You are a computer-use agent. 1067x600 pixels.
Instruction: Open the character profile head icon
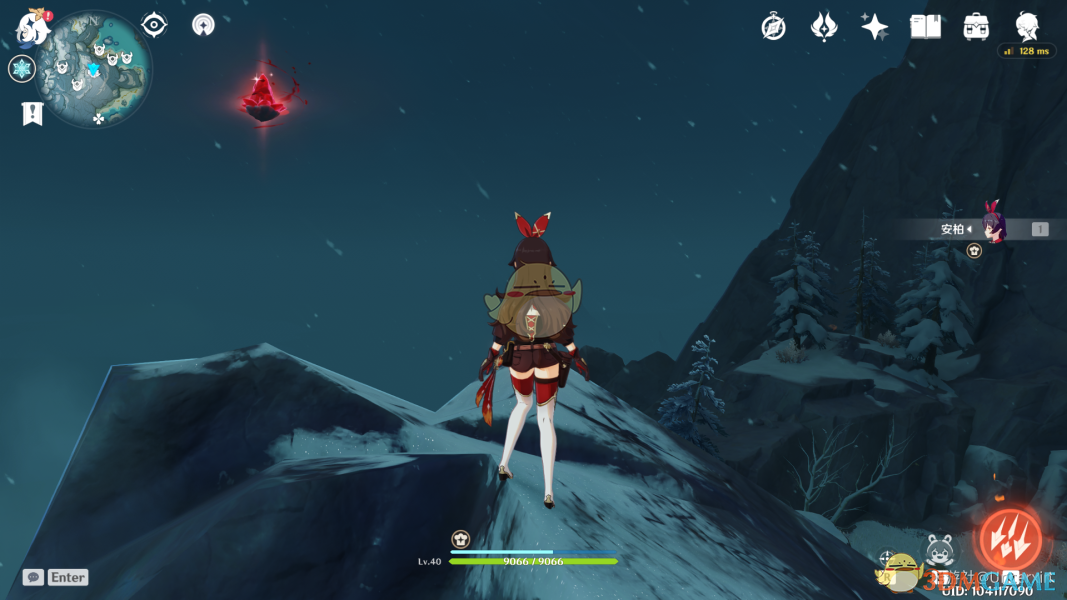tap(1027, 25)
